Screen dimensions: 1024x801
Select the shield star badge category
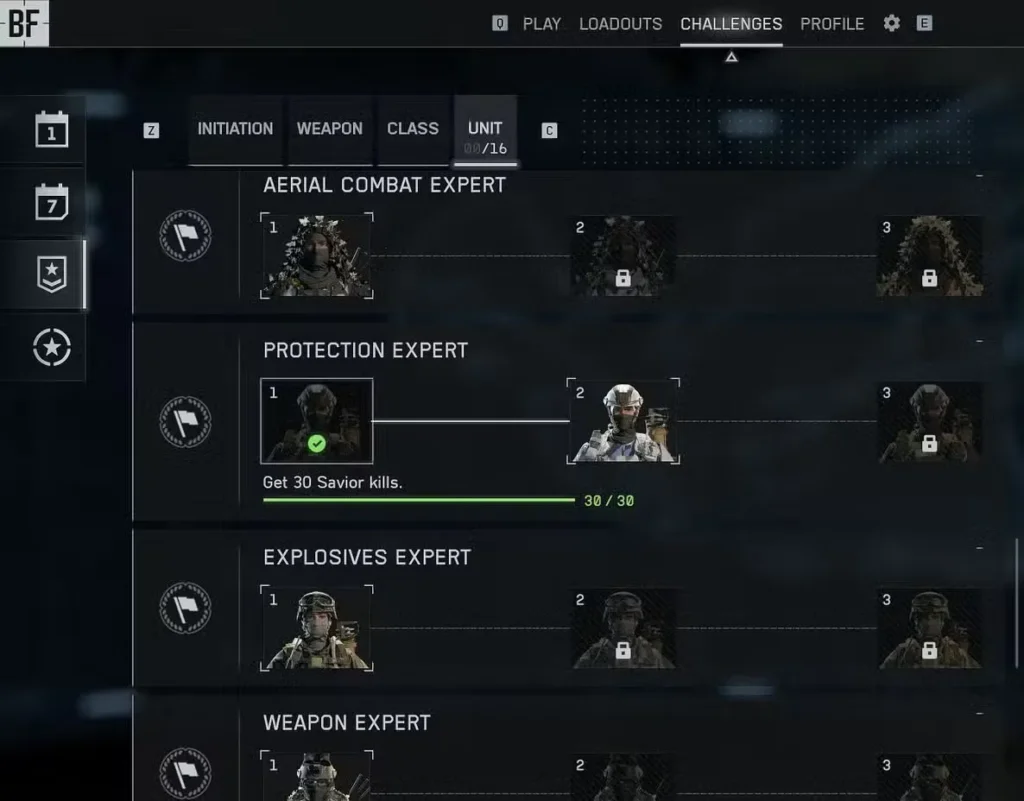[52, 274]
